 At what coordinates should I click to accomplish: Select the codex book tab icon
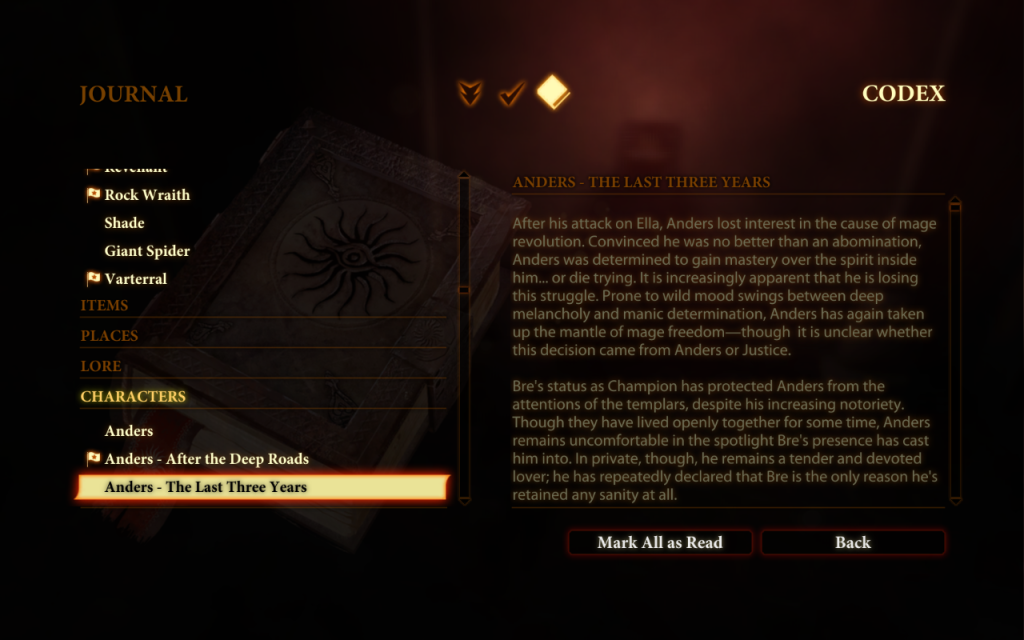coord(553,94)
